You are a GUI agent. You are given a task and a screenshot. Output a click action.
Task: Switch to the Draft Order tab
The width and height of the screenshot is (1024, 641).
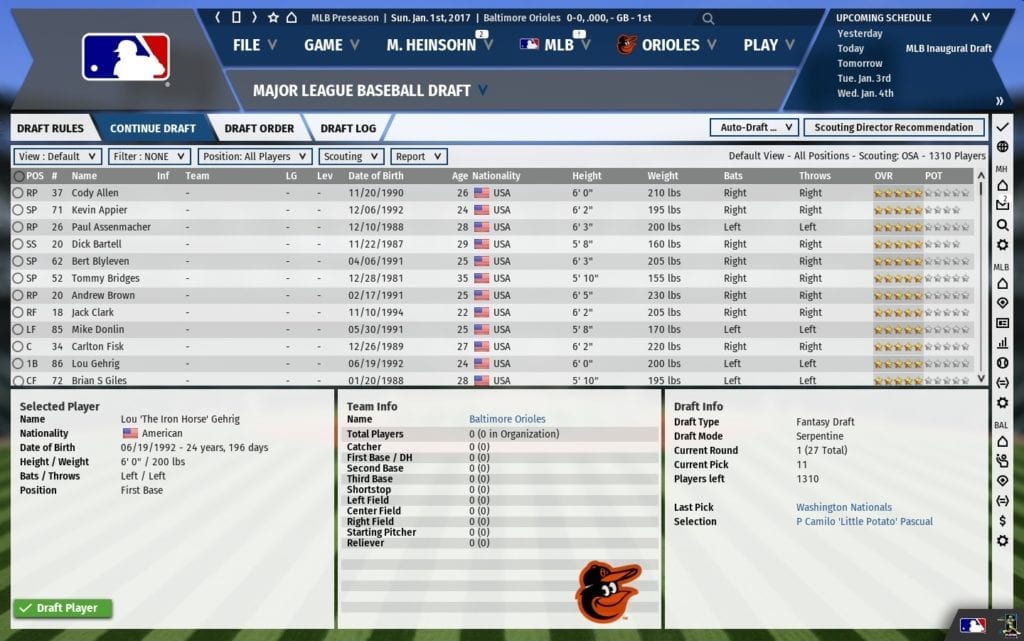coord(259,128)
